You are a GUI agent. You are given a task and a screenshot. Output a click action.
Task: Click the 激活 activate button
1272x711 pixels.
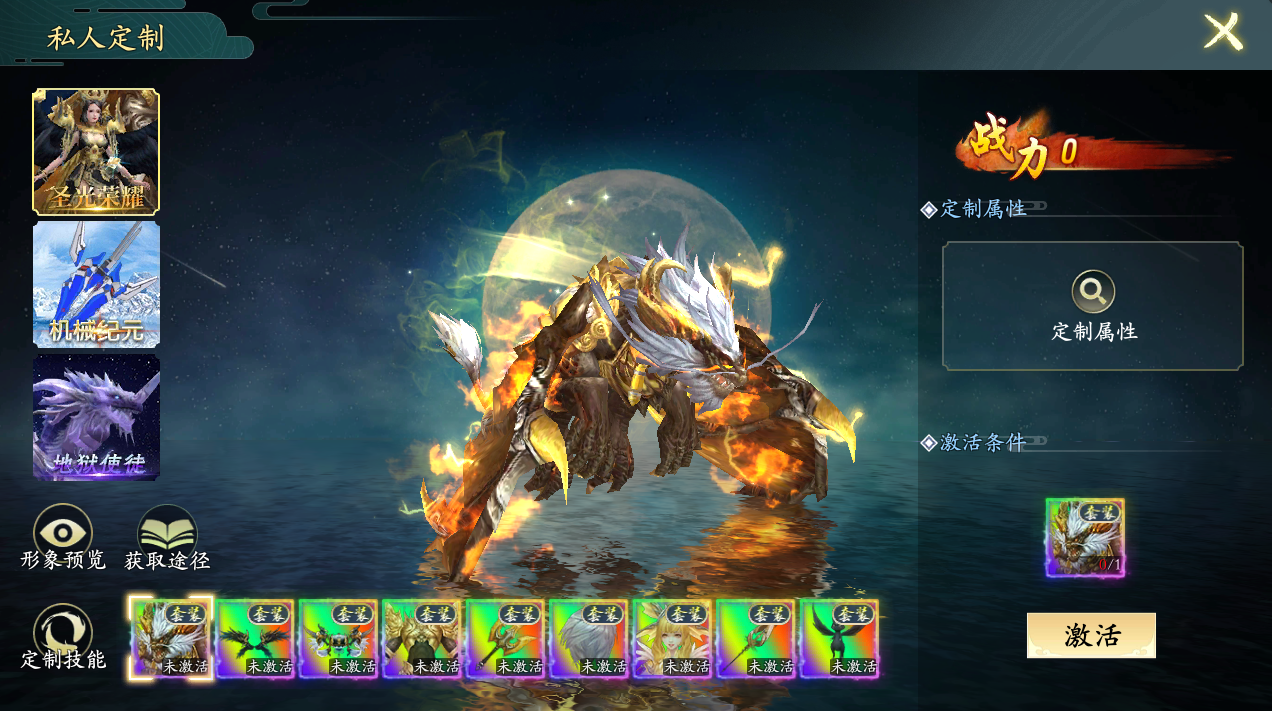click(x=1091, y=635)
